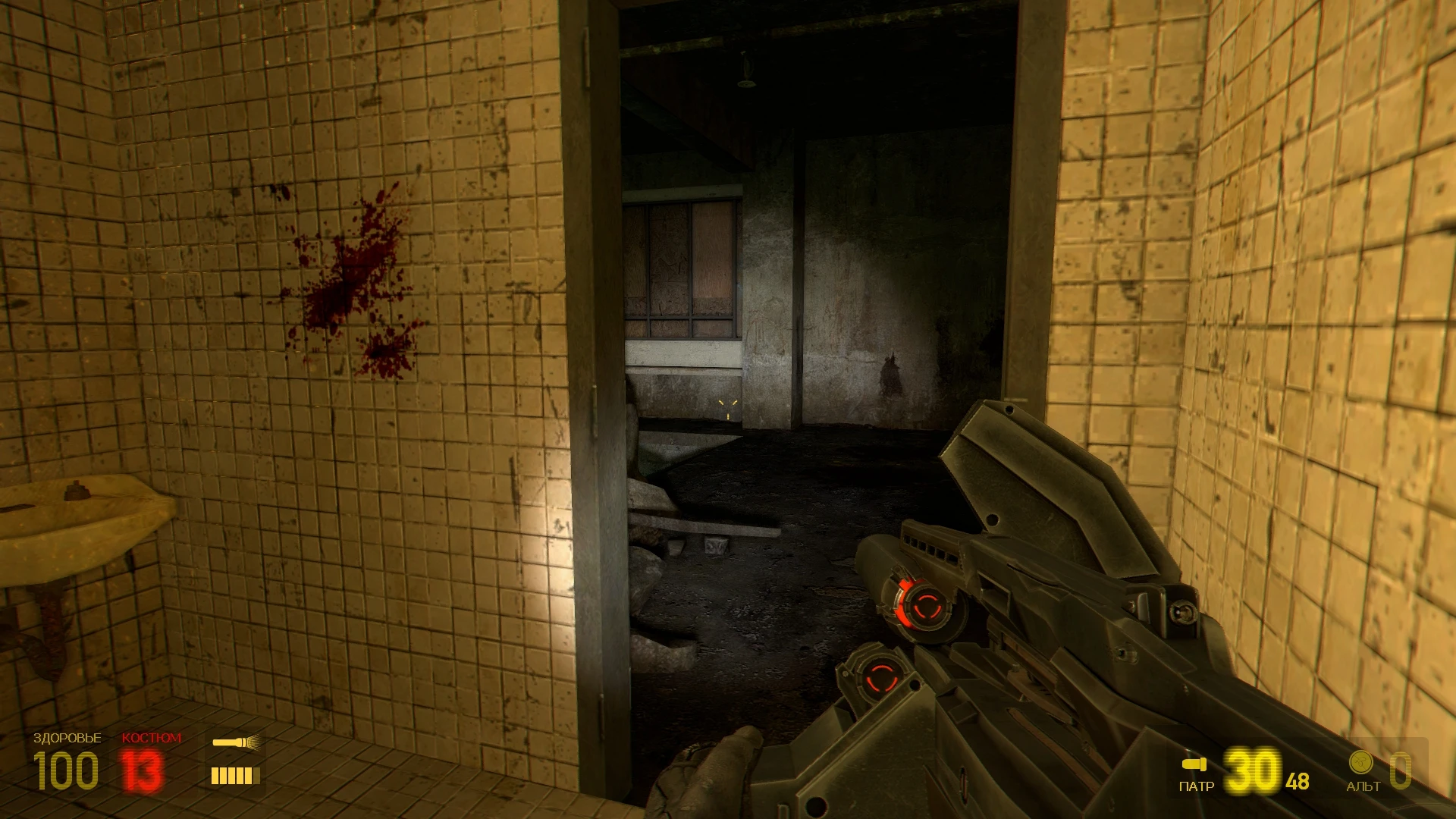Click the weapon's top rail sight
Image resolution: width=1456 pixels, height=819 pixels.
point(930,549)
